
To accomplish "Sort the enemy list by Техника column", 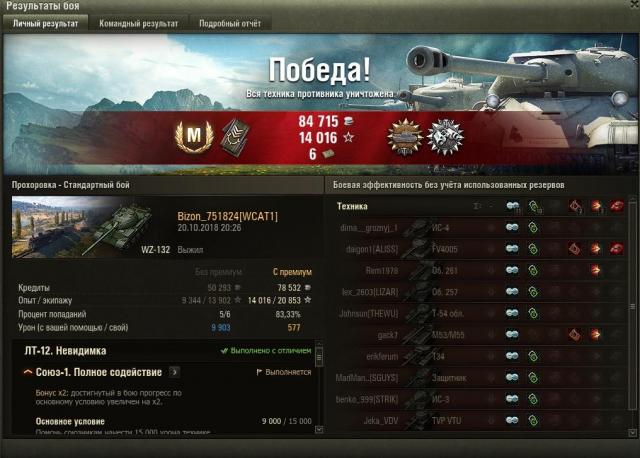I will pos(351,206).
